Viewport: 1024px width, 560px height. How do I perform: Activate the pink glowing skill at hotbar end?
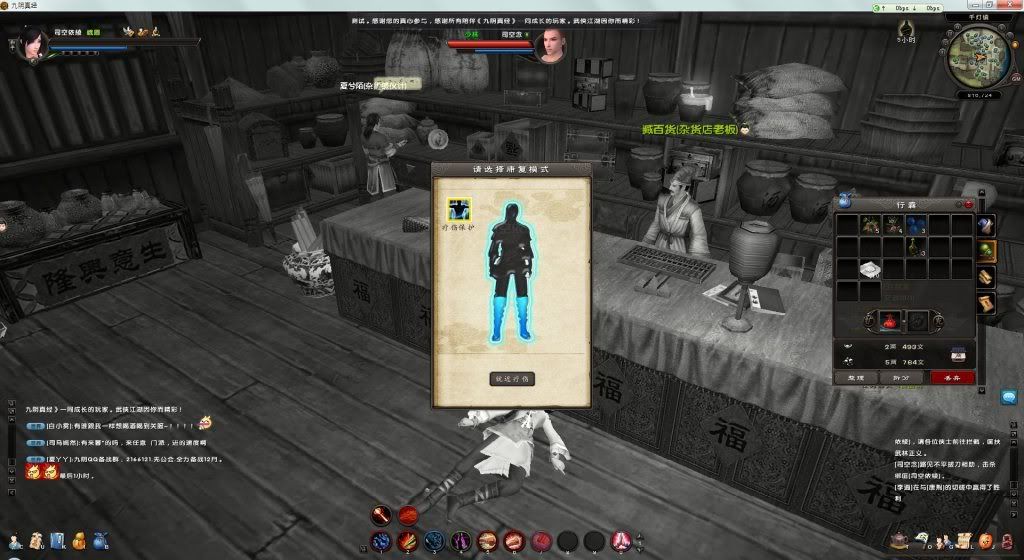(x=620, y=541)
